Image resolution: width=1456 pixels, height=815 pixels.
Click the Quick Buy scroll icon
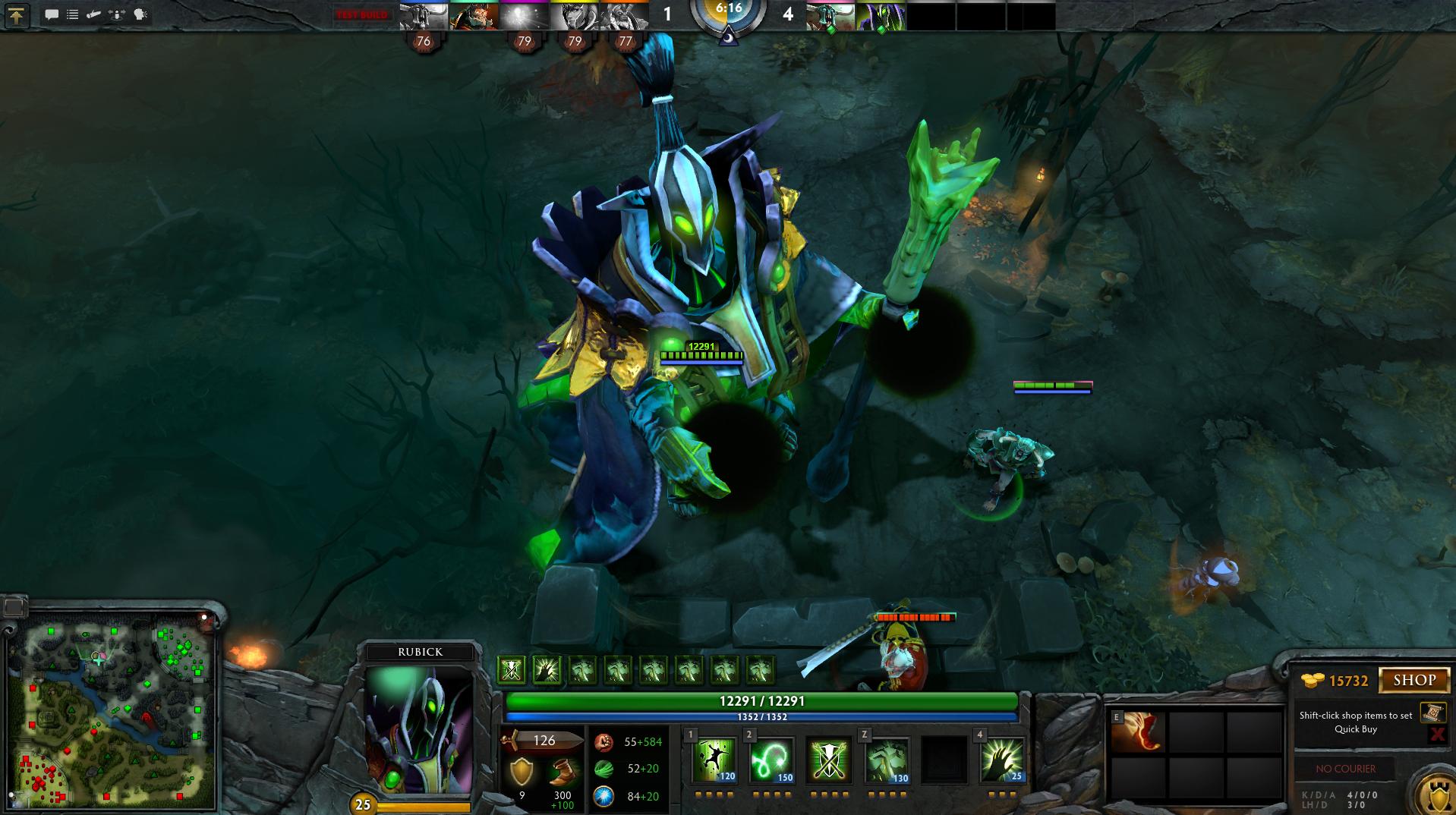1431,713
